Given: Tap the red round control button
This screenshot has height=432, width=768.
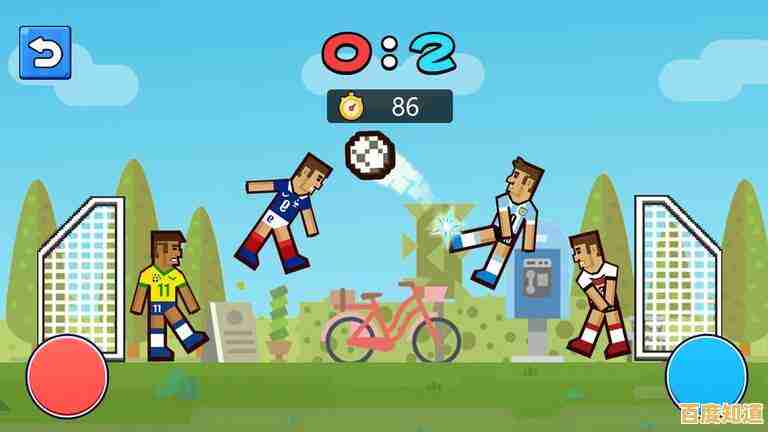Looking at the screenshot, I should click(67, 376).
